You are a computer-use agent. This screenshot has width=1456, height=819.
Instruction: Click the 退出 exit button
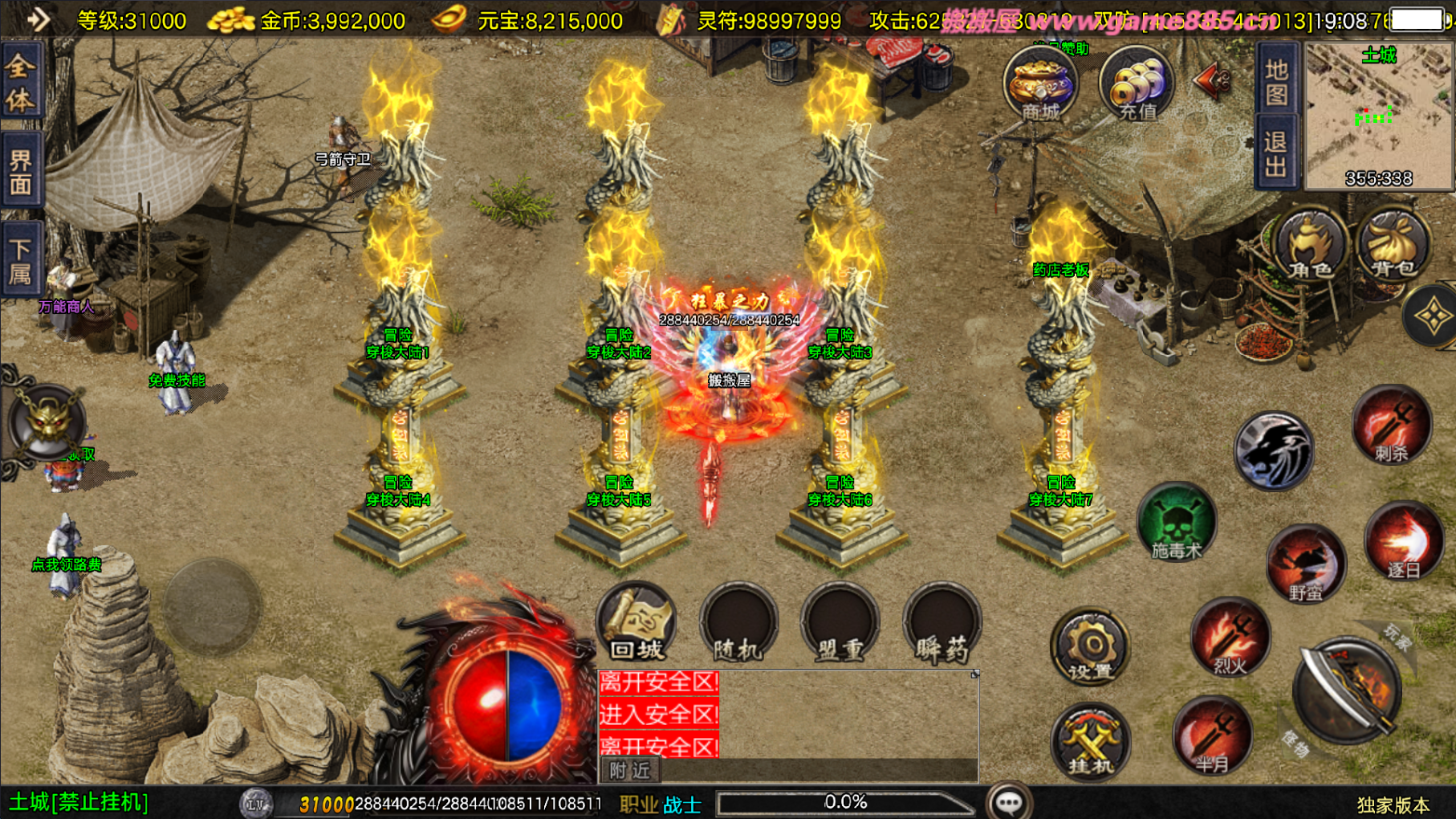[x=1276, y=155]
